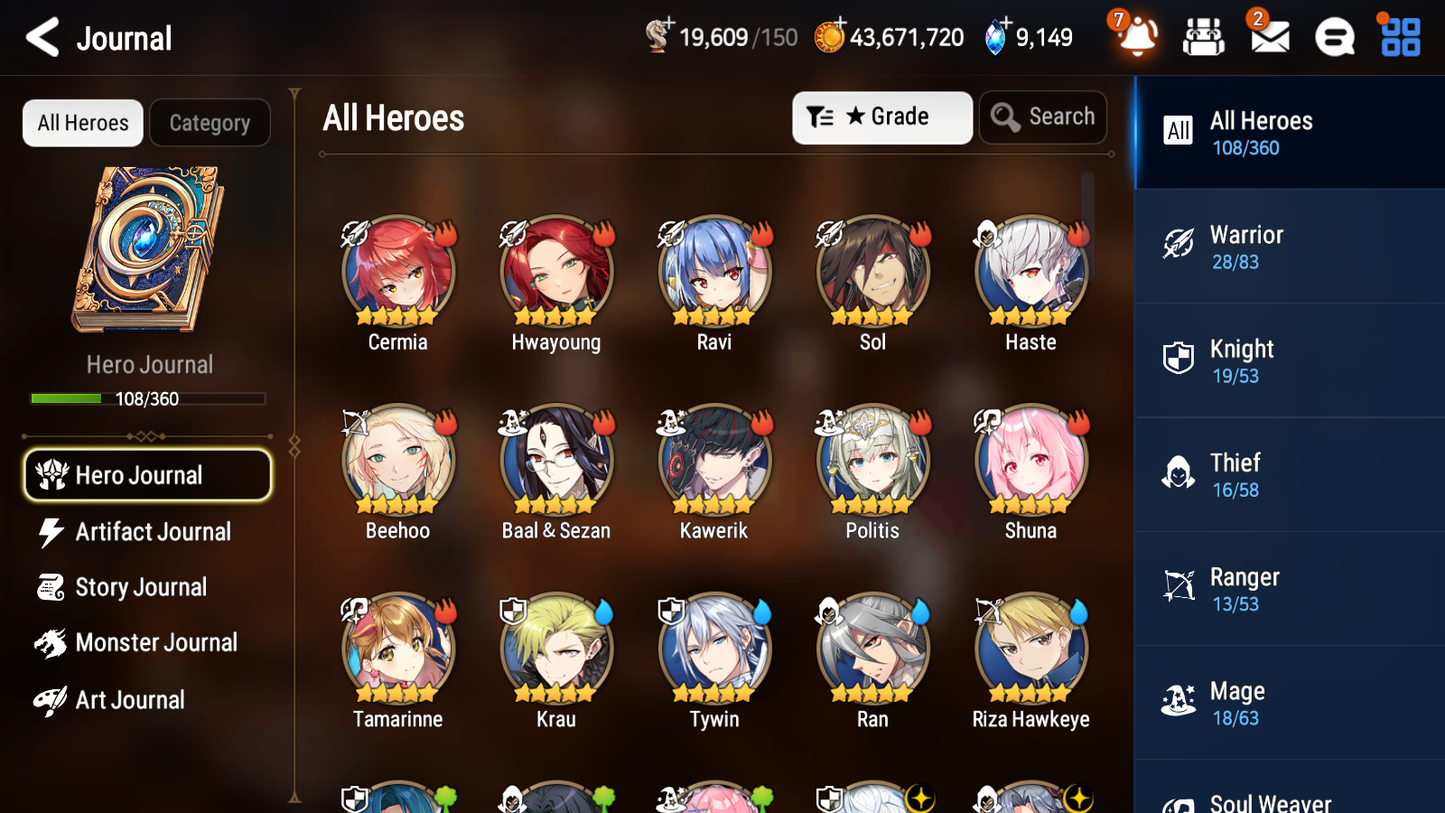This screenshot has width=1445, height=813.
Task: Open the main menu grid
Action: tap(1399, 36)
